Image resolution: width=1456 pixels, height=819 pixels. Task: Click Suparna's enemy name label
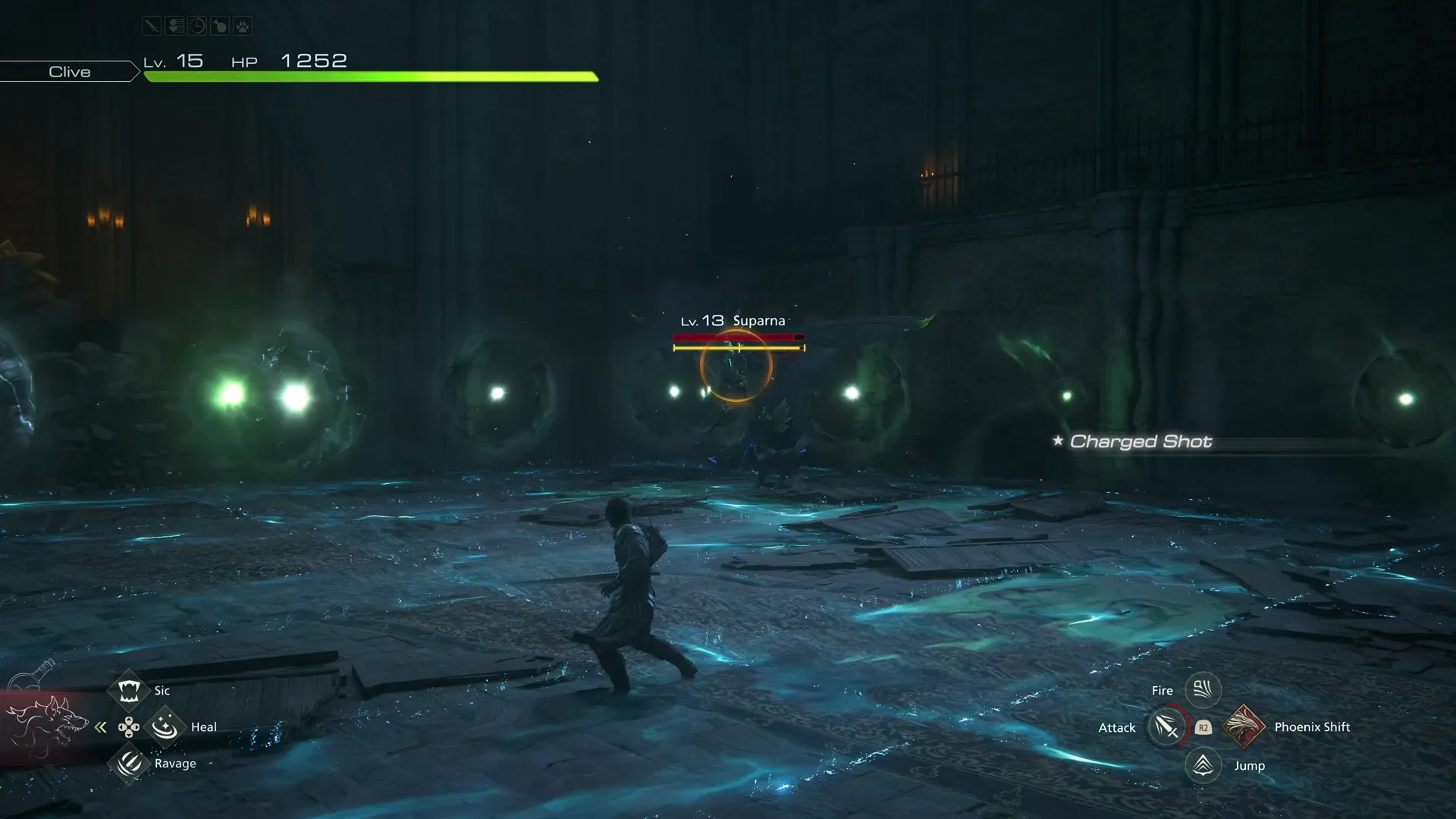760,320
